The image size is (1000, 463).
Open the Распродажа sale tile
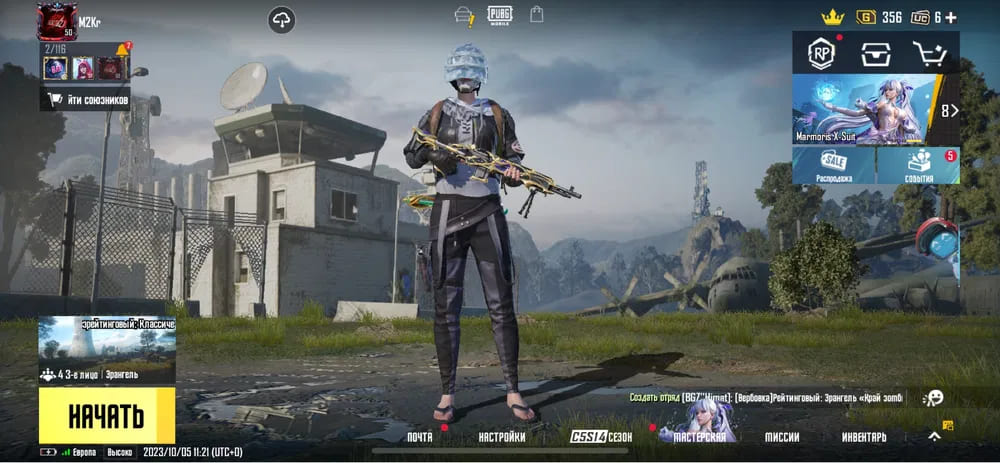tap(833, 166)
